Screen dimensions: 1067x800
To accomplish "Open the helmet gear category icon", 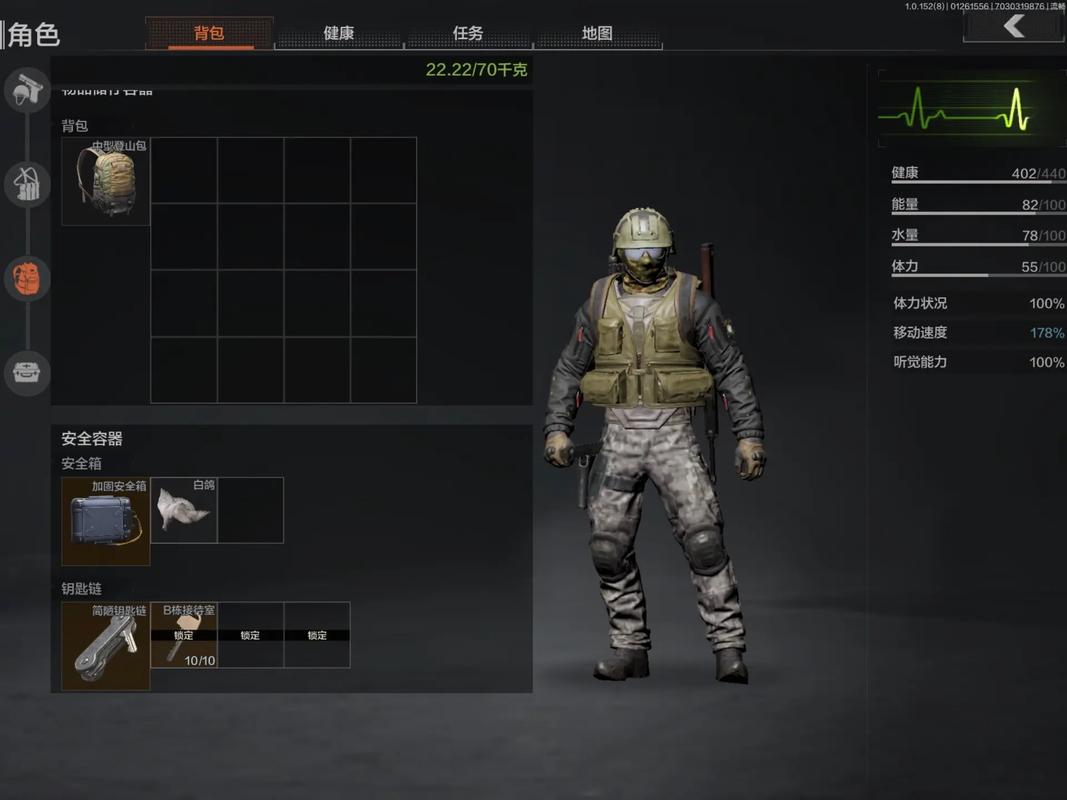I will click(x=27, y=91).
